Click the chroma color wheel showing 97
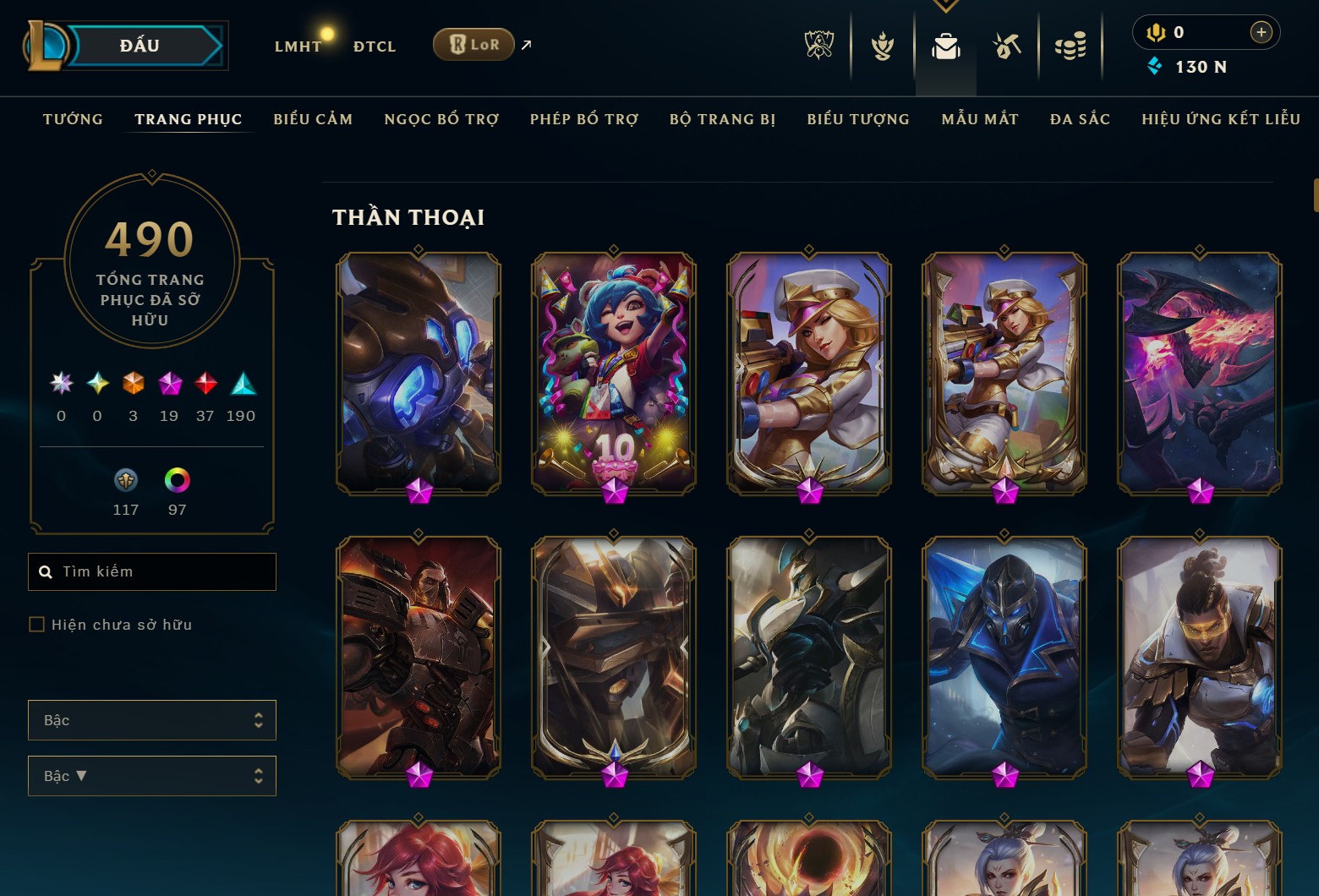This screenshot has width=1319, height=896. coord(177,479)
